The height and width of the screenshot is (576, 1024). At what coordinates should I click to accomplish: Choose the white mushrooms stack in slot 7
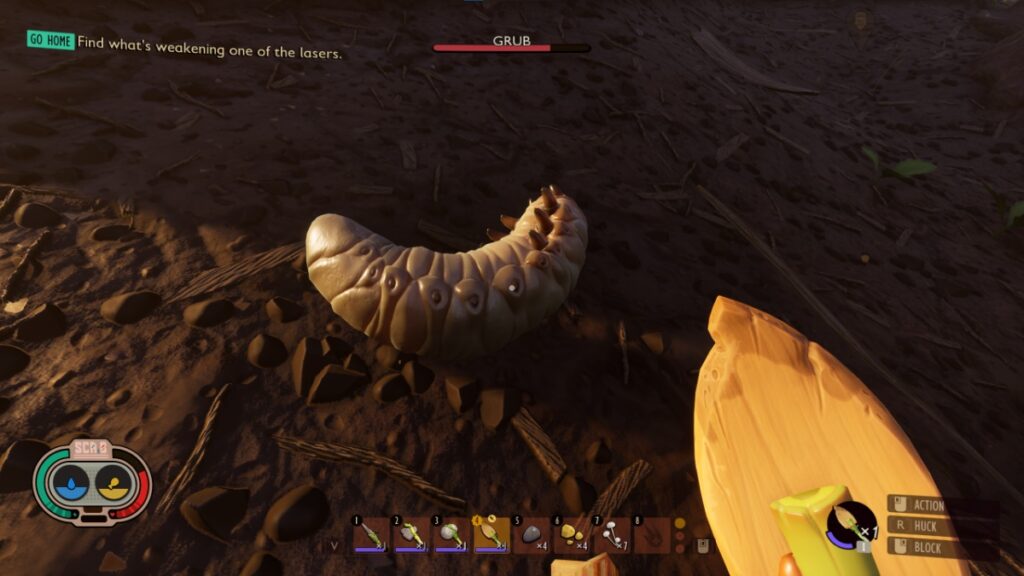[611, 535]
